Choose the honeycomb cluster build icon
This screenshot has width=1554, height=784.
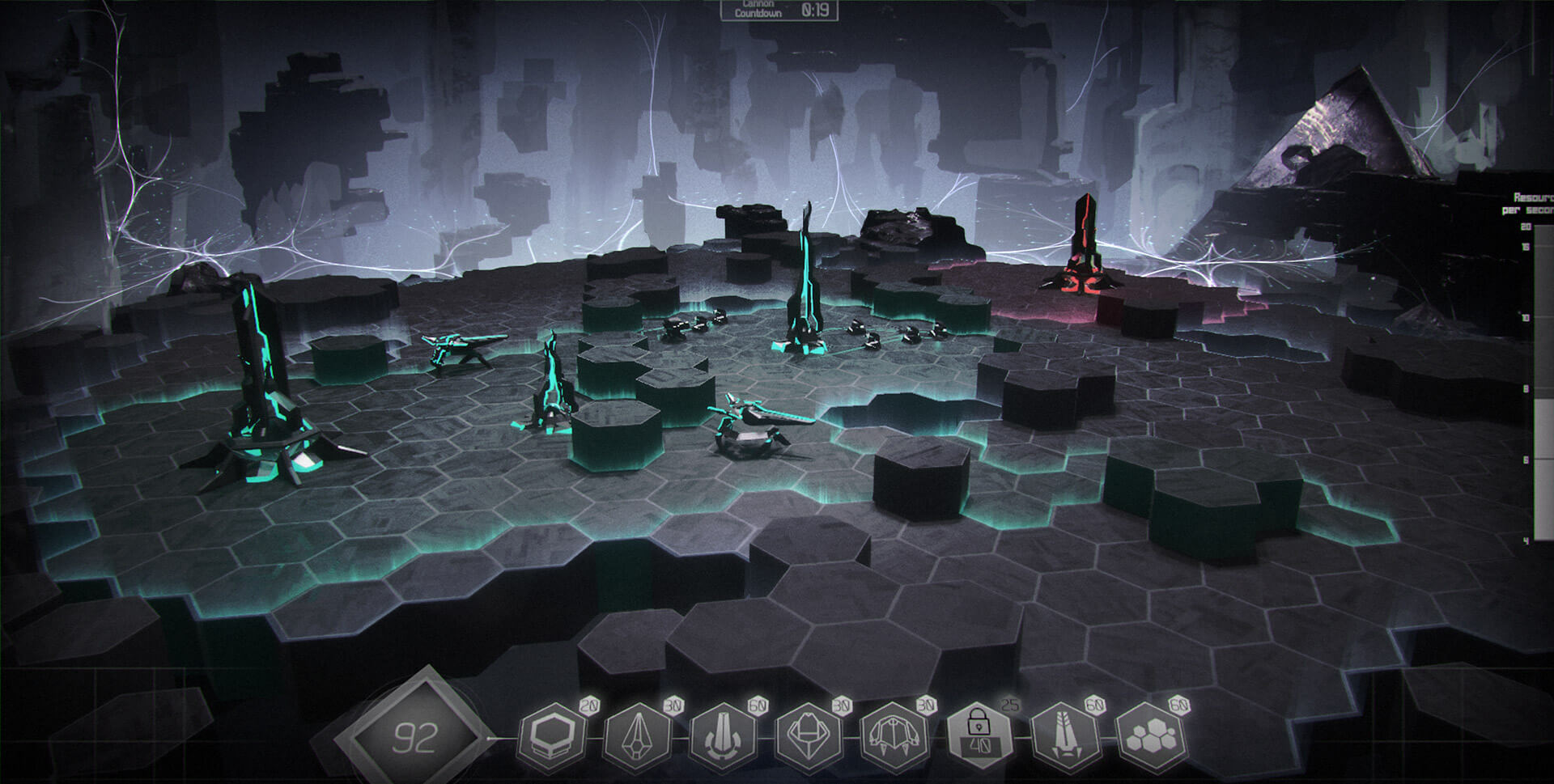point(1149,738)
